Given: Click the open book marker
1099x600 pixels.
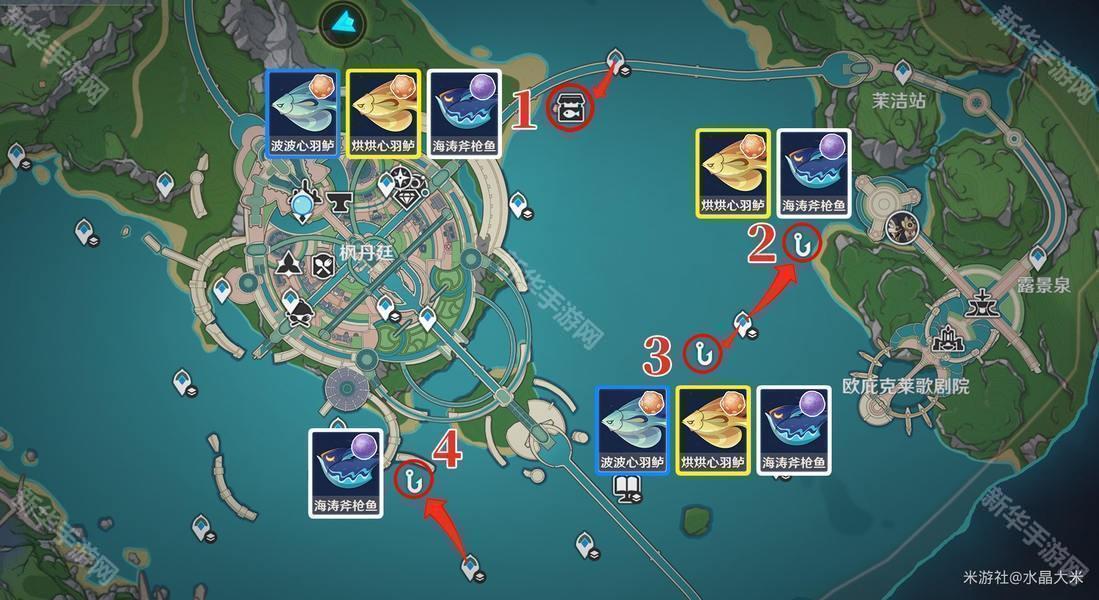Looking at the screenshot, I should click(625, 487).
